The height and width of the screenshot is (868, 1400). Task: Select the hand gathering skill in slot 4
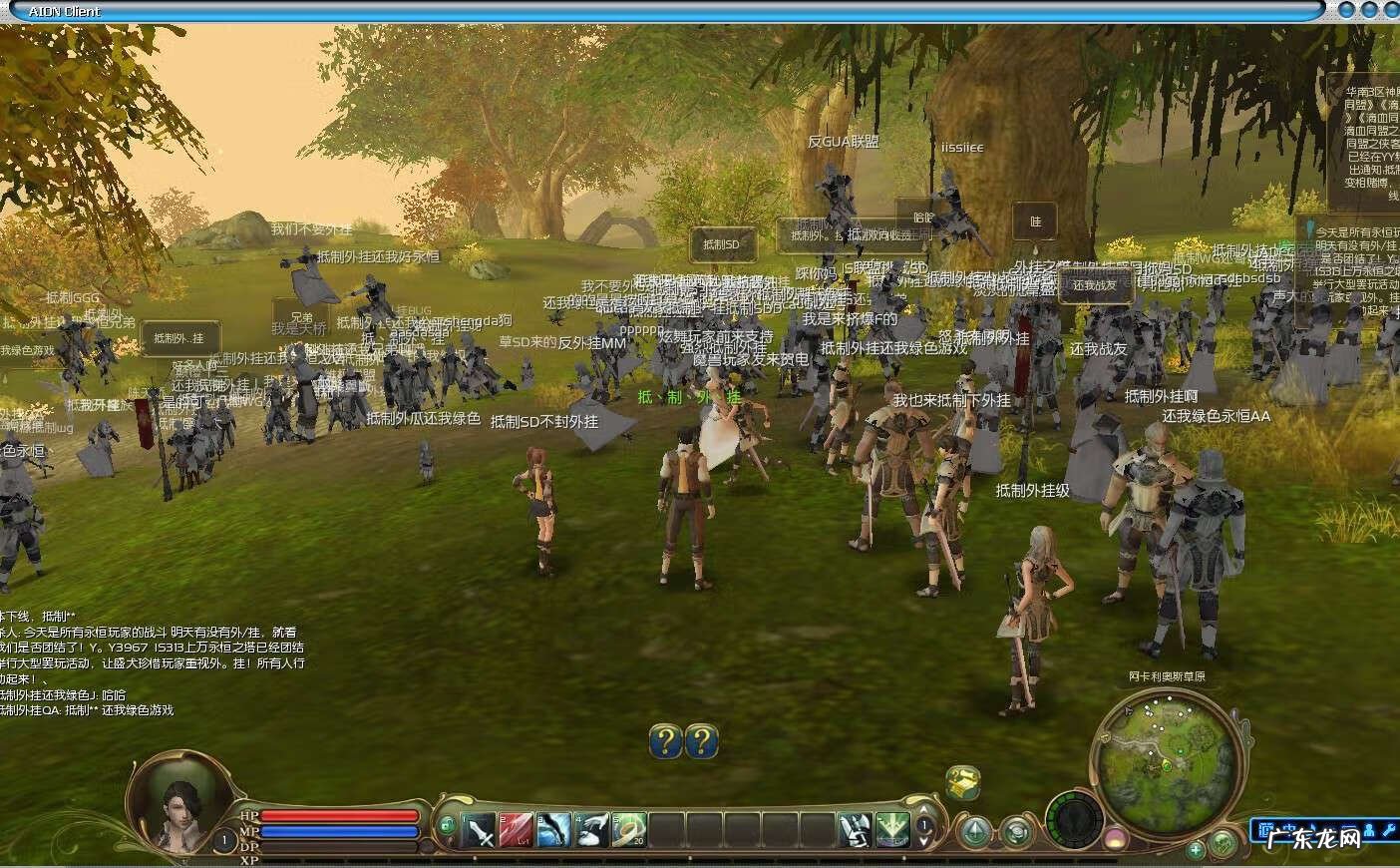coord(592,830)
